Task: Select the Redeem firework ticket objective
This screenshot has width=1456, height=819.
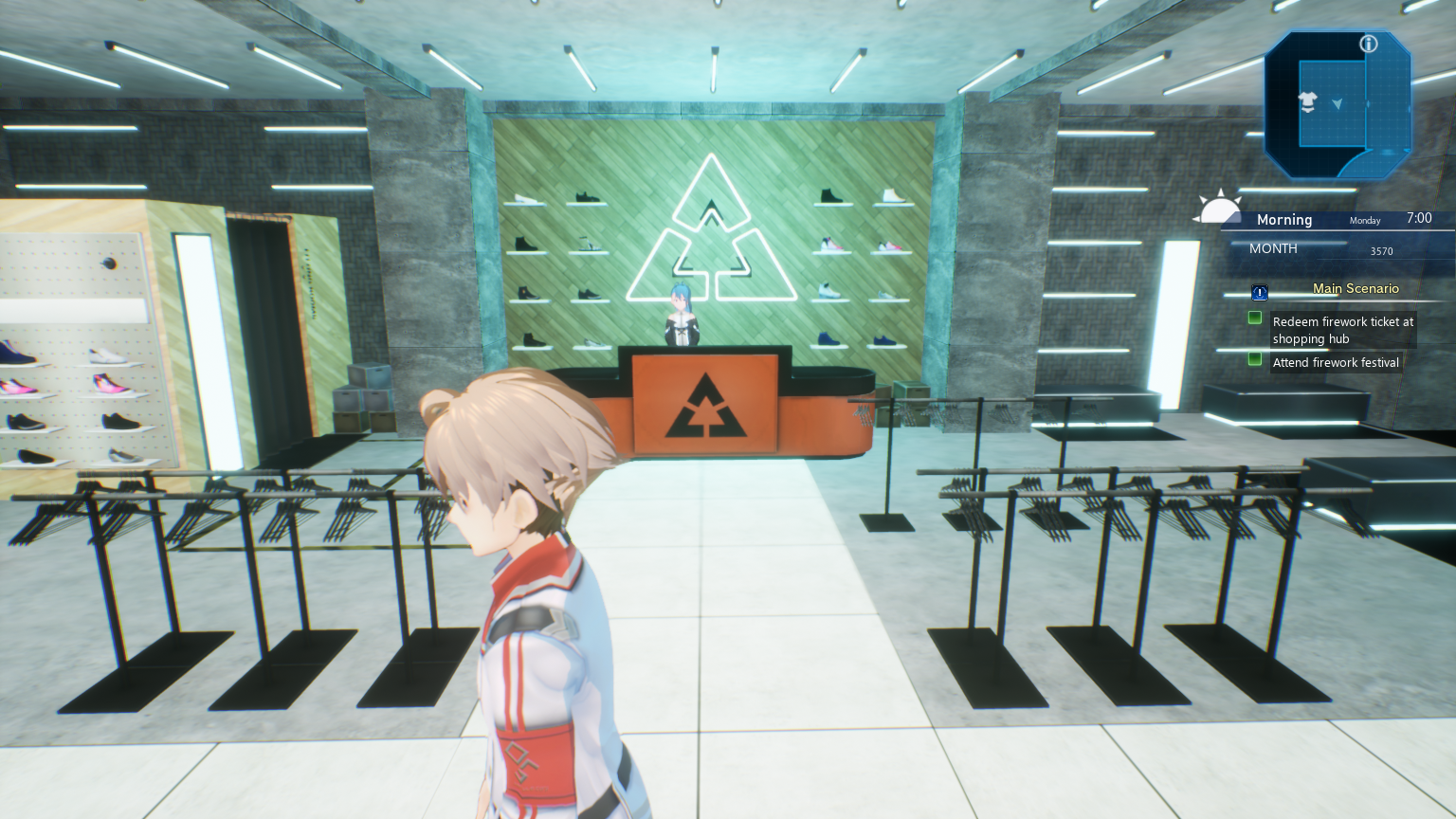Action: click(1342, 330)
